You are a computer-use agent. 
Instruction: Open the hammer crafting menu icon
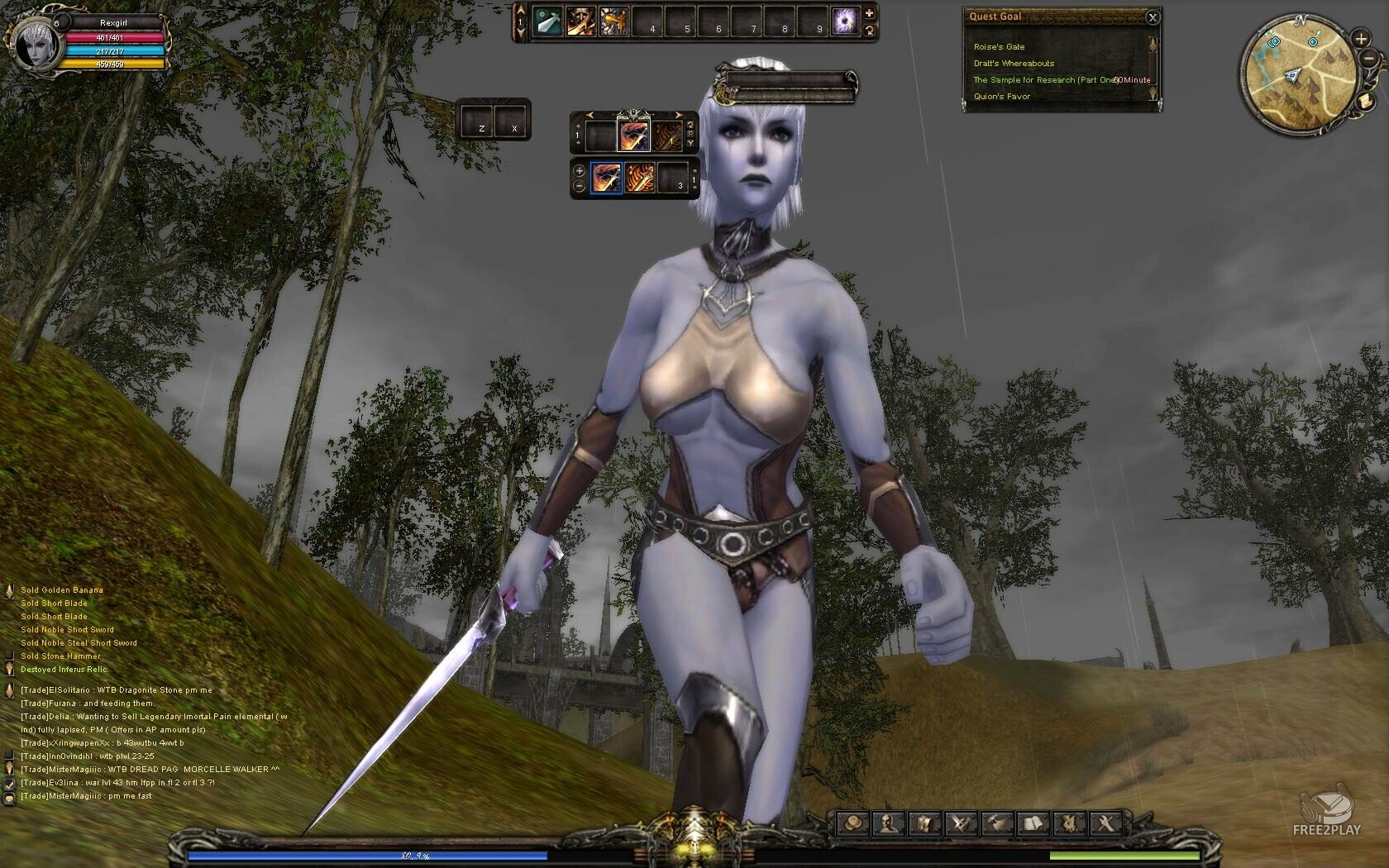click(x=998, y=823)
